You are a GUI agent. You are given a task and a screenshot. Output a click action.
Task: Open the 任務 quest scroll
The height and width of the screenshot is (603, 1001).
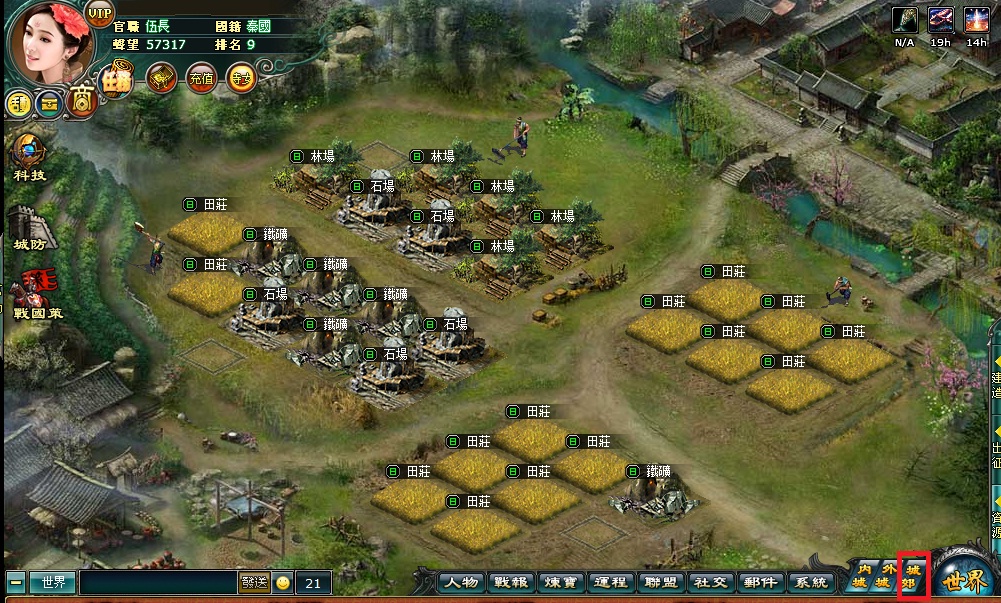(116, 79)
